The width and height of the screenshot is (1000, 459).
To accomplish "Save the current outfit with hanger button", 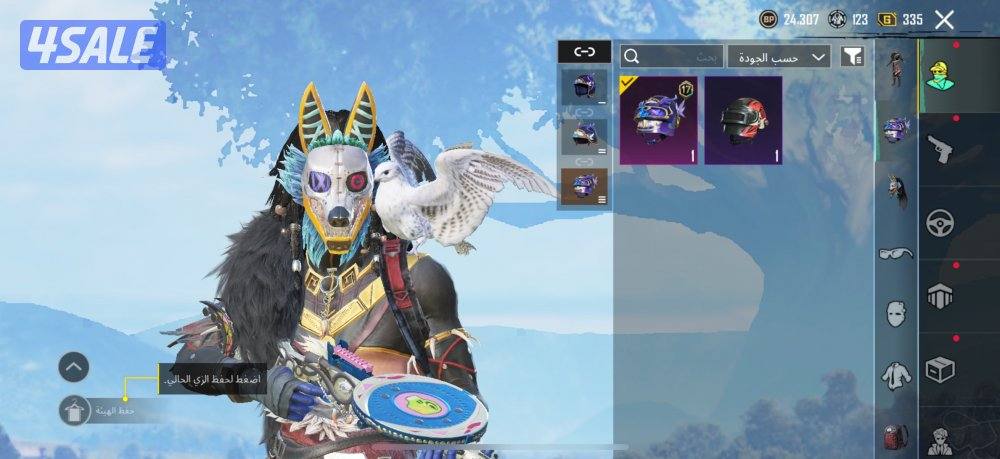I will 74,410.
